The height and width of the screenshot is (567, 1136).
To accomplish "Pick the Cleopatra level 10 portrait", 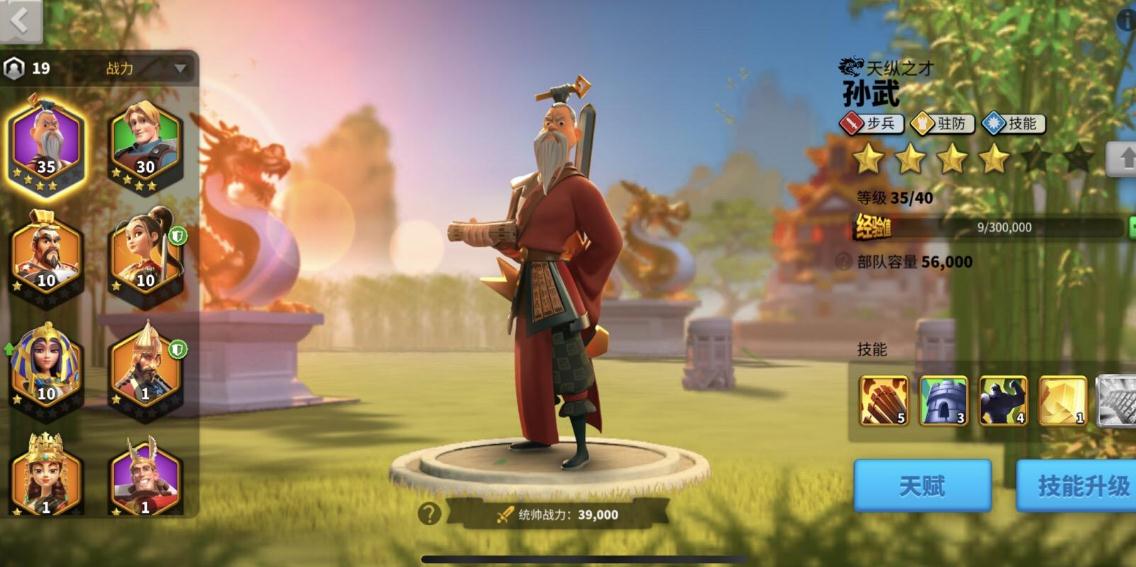I will pos(46,364).
